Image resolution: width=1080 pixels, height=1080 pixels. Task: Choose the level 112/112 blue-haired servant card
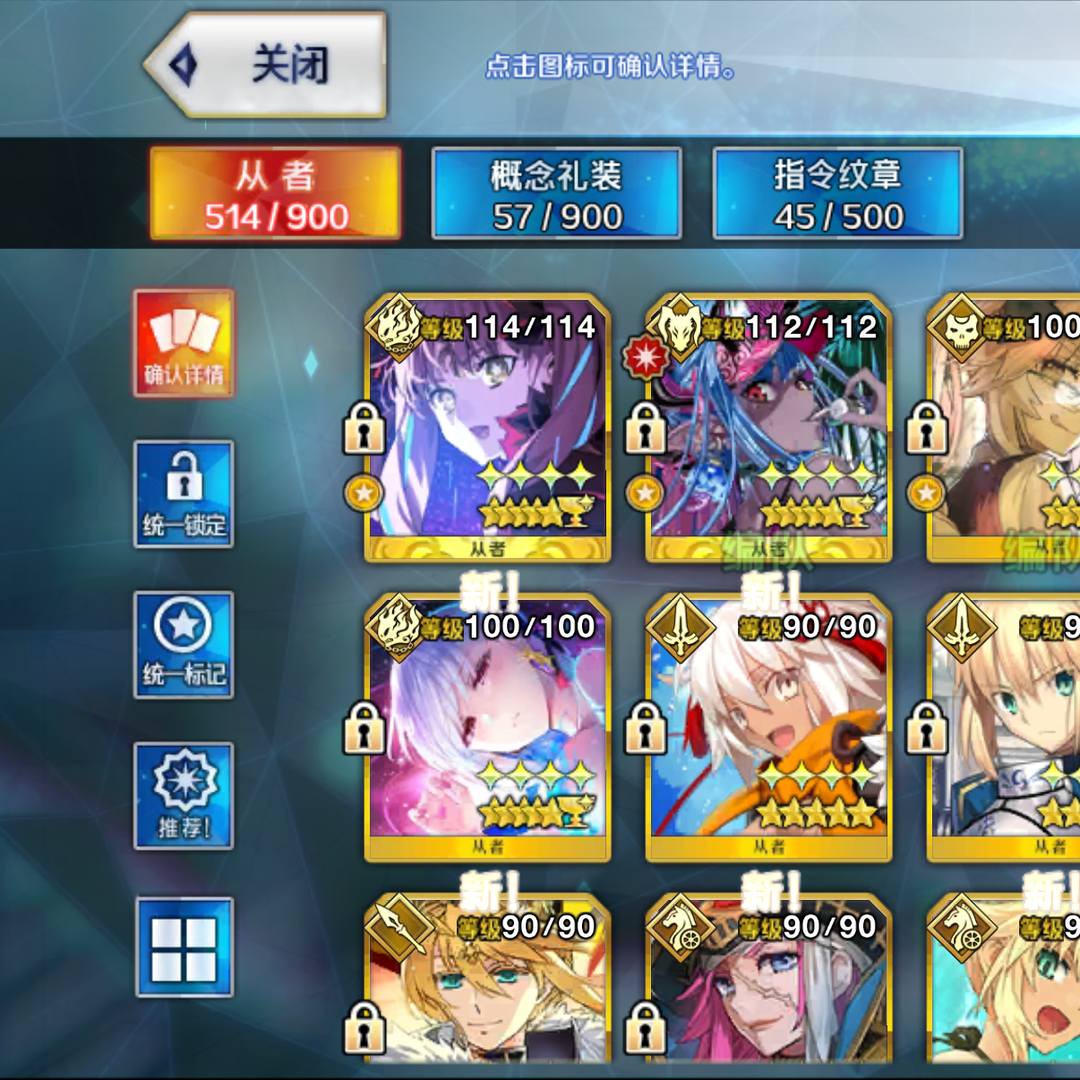click(x=768, y=428)
